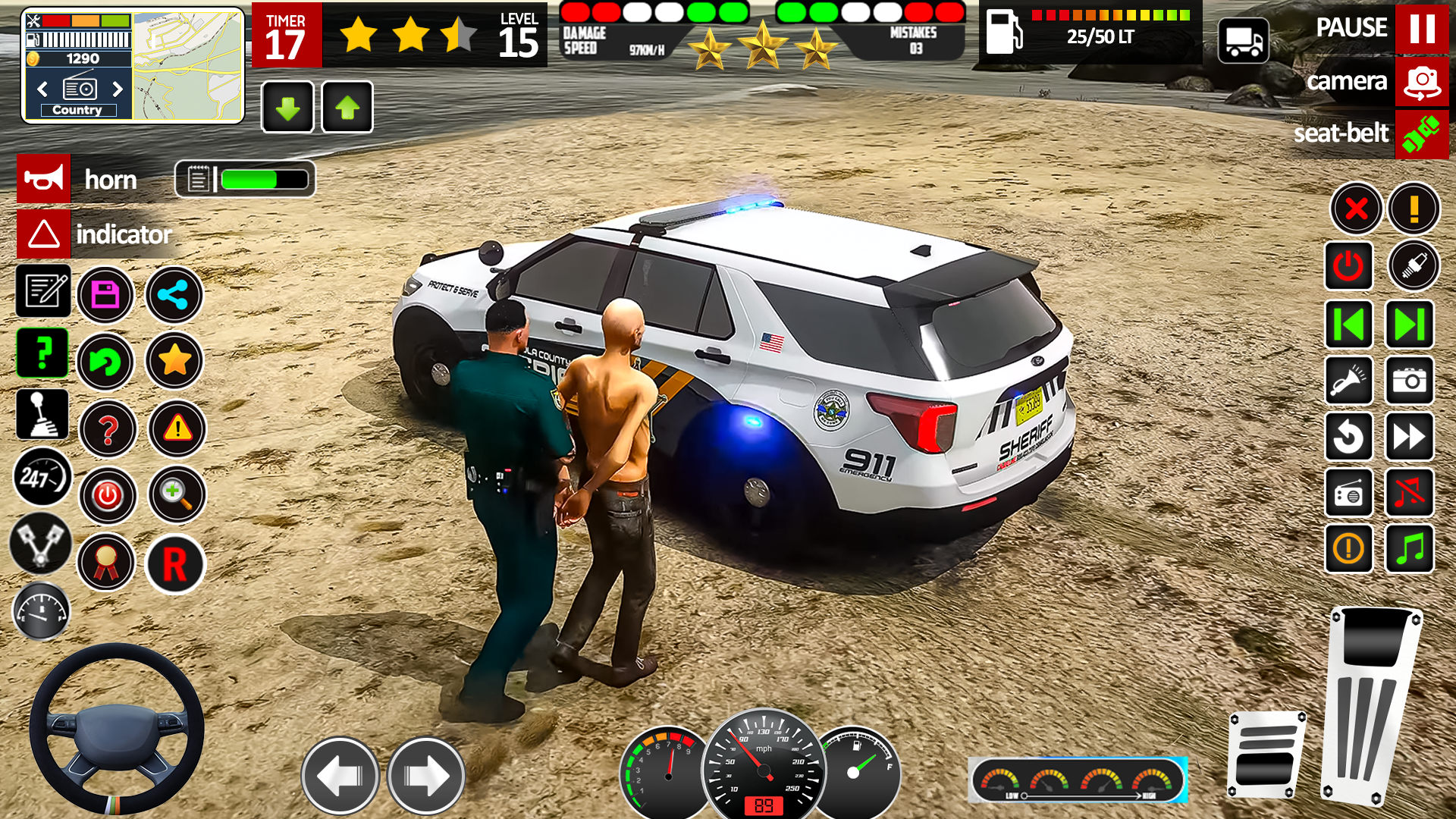Image resolution: width=1456 pixels, height=819 pixels.
Task: Change radio station using the left chevron
Action: coord(41,89)
